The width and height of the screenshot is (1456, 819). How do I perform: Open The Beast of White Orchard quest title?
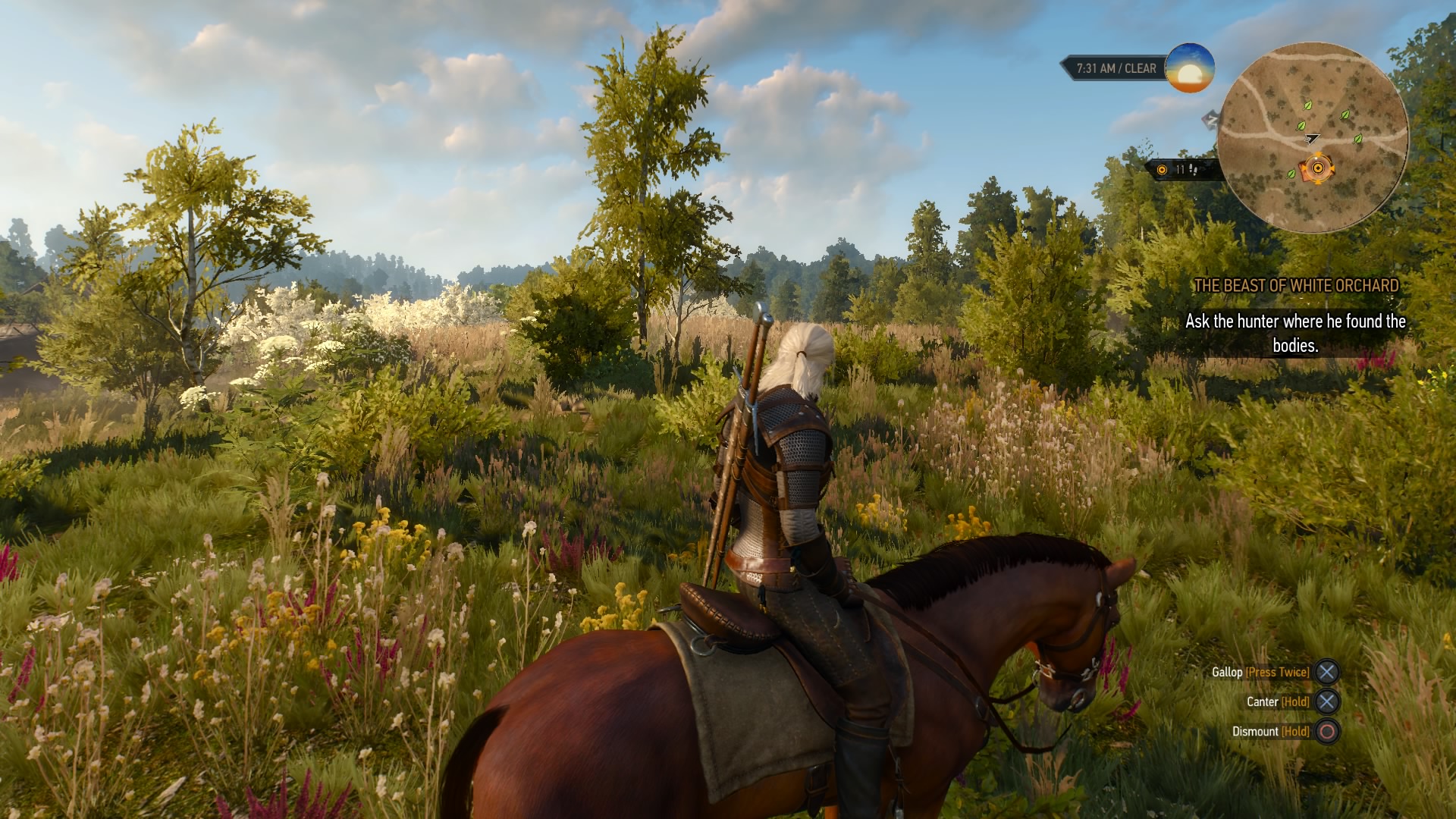click(1296, 286)
